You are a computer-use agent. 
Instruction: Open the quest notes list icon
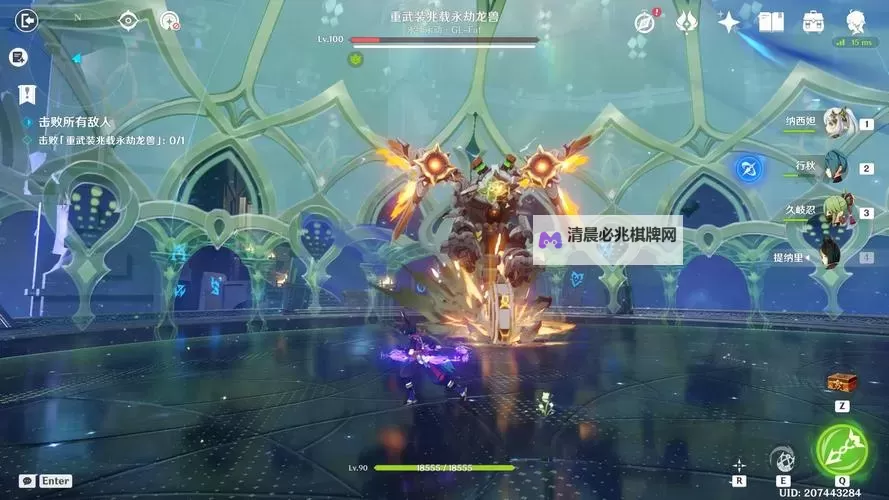point(17,58)
